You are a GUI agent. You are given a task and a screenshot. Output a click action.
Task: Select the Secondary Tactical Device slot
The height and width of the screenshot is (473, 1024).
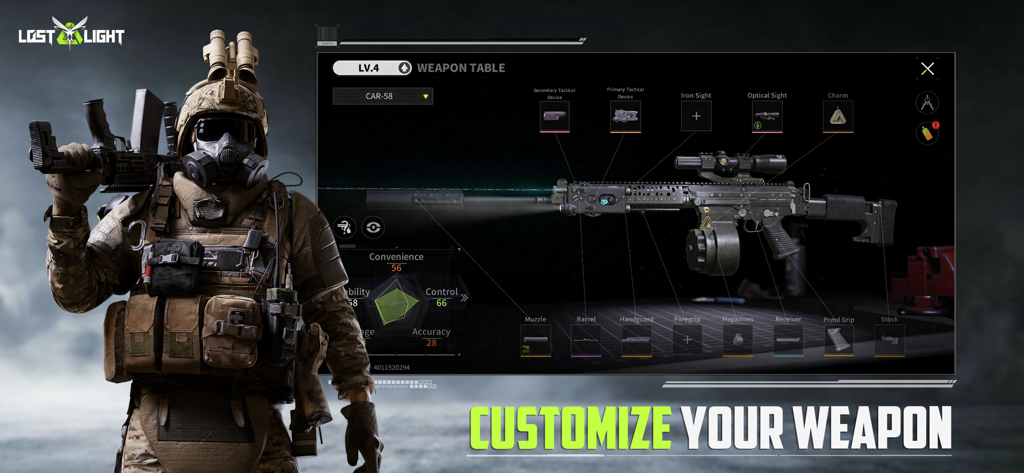coord(554,117)
